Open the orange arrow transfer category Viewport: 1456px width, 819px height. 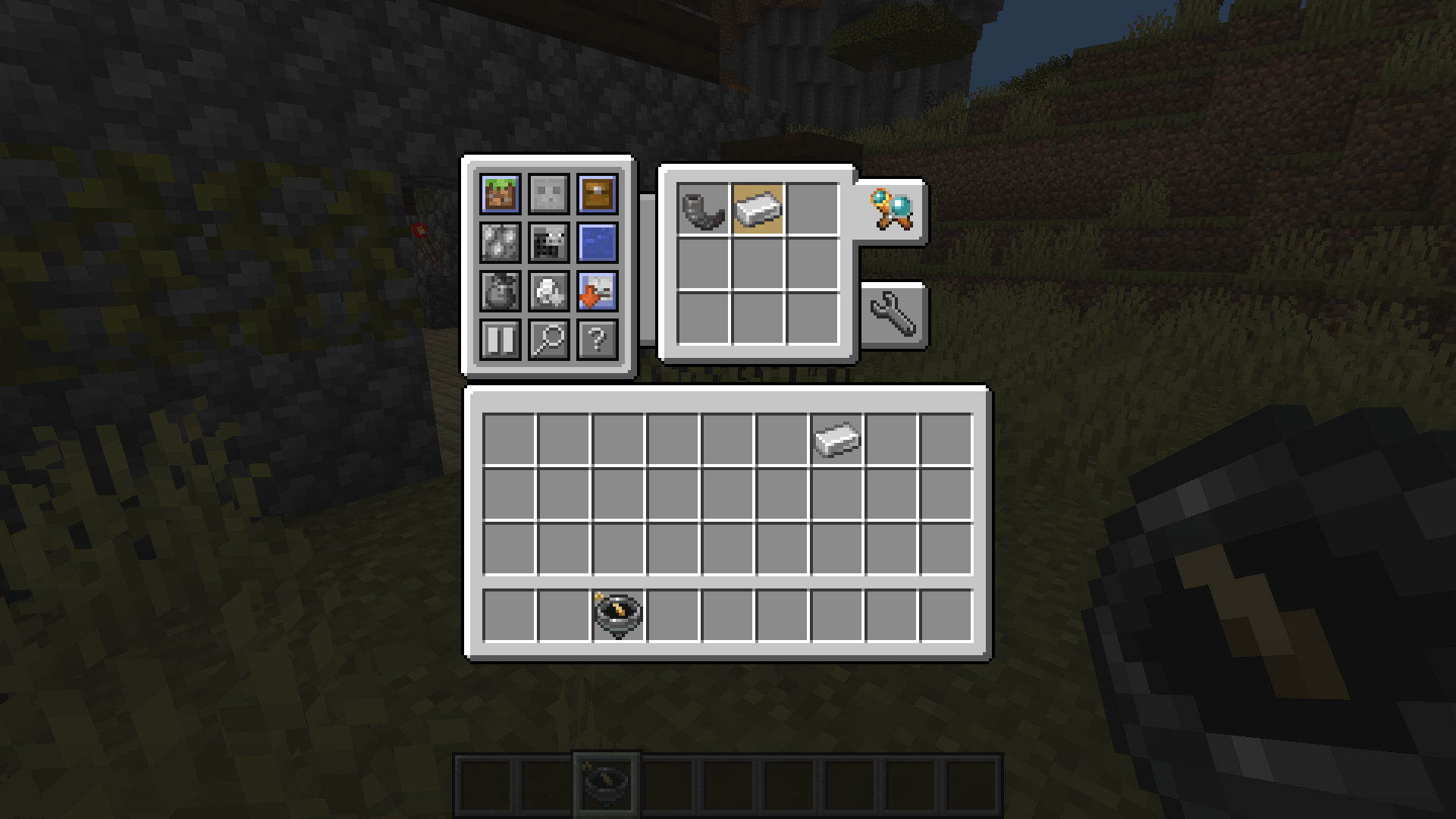click(x=598, y=293)
